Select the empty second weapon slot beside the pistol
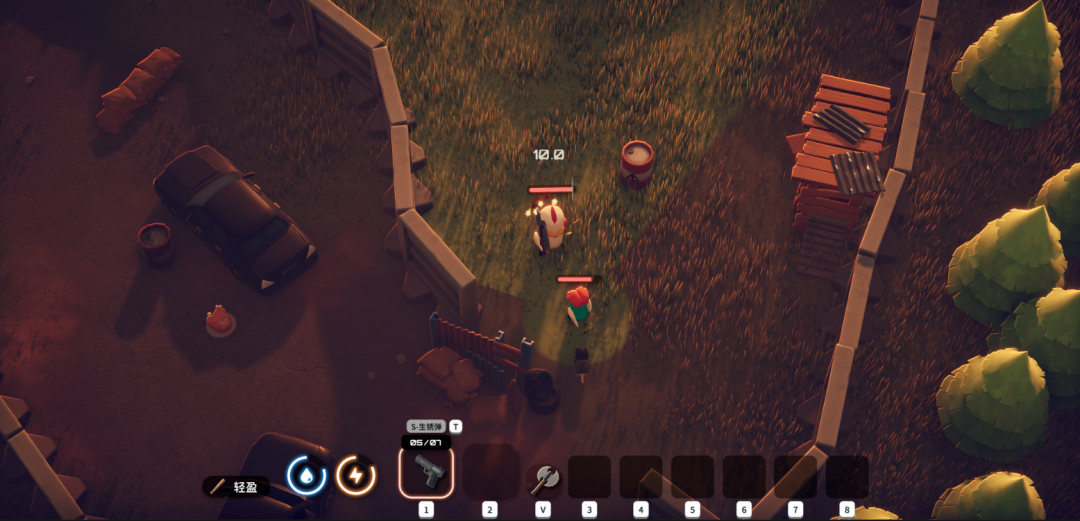This screenshot has width=1080, height=521. point(490,472)
